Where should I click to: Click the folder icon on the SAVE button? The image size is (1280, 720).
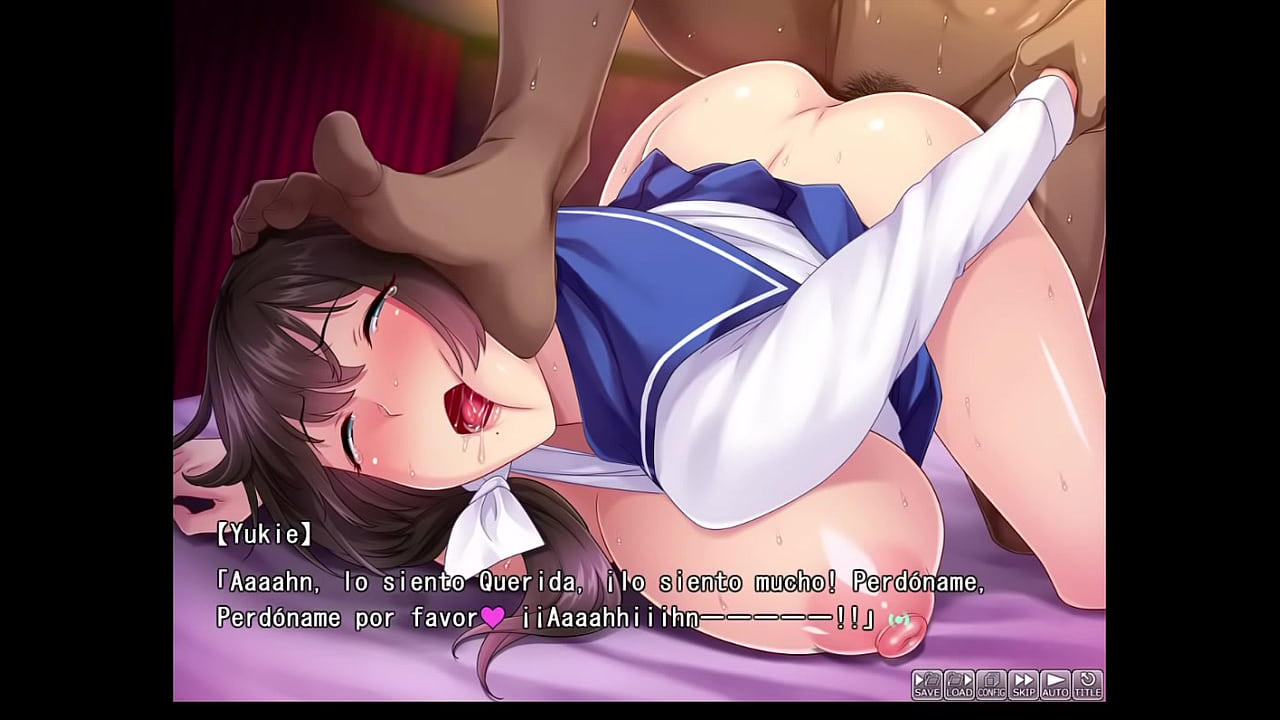930,678
